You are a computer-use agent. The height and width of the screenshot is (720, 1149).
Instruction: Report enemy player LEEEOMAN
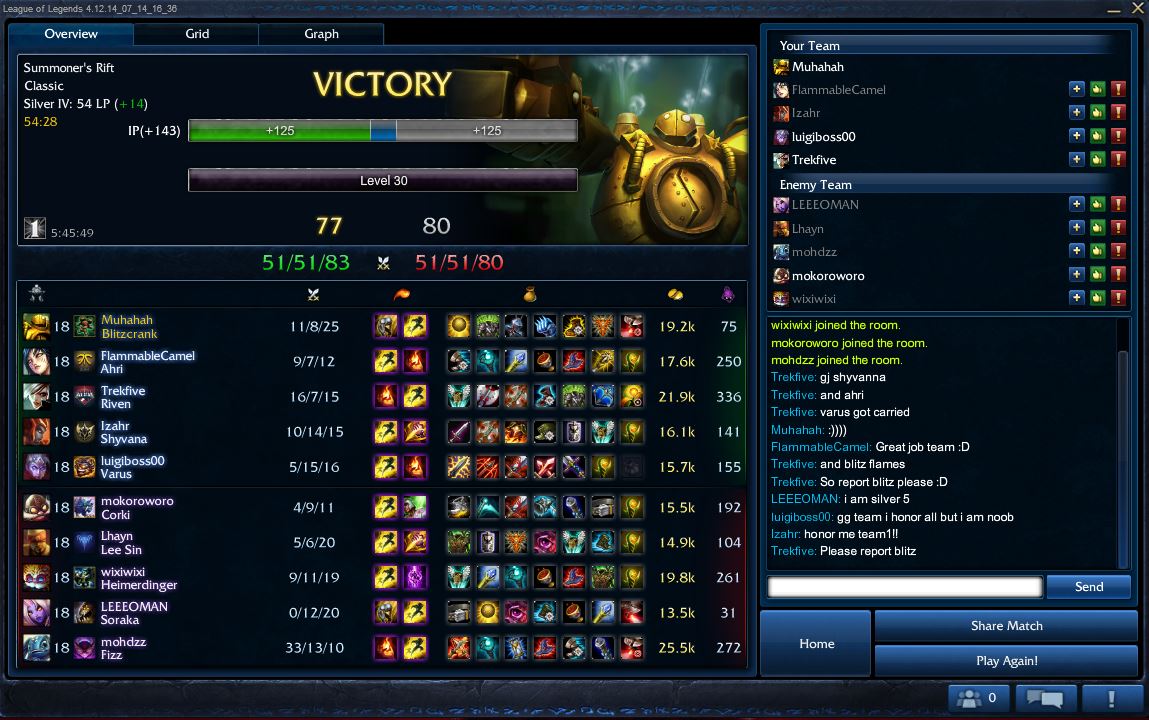click(x=1118, y=205)
